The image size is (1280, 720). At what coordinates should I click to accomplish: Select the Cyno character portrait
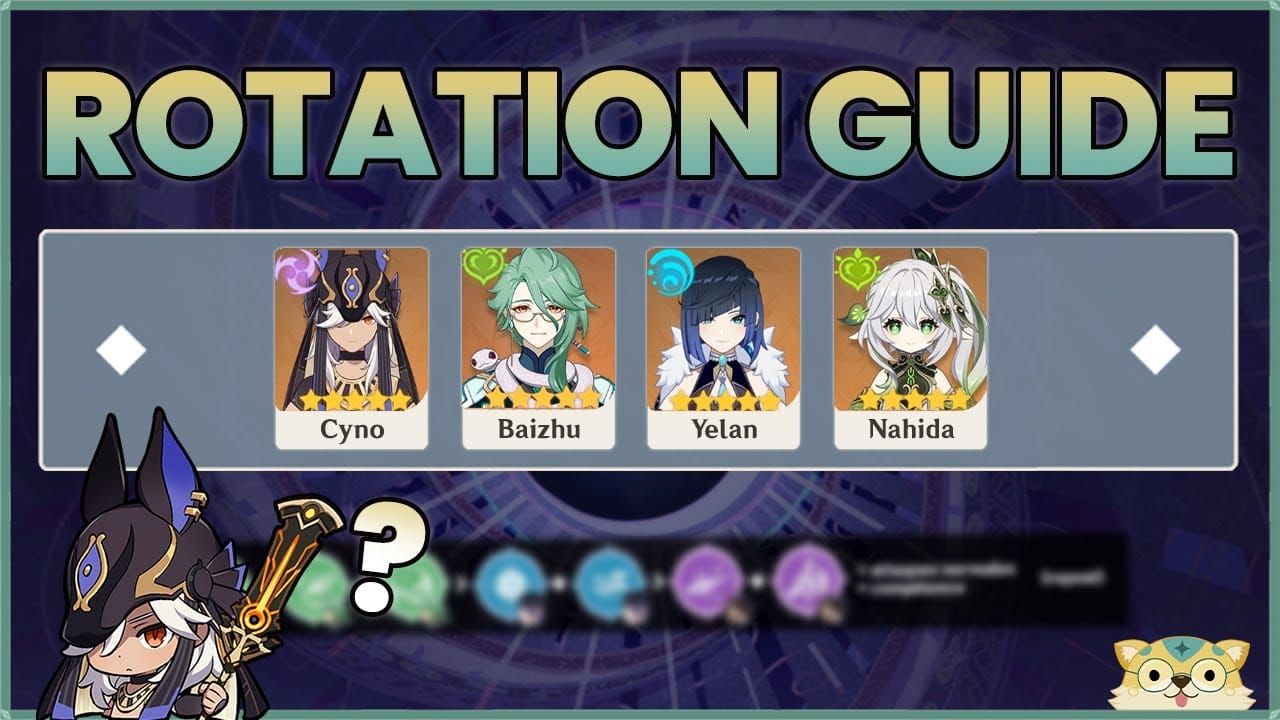click(x=353, y=330)
